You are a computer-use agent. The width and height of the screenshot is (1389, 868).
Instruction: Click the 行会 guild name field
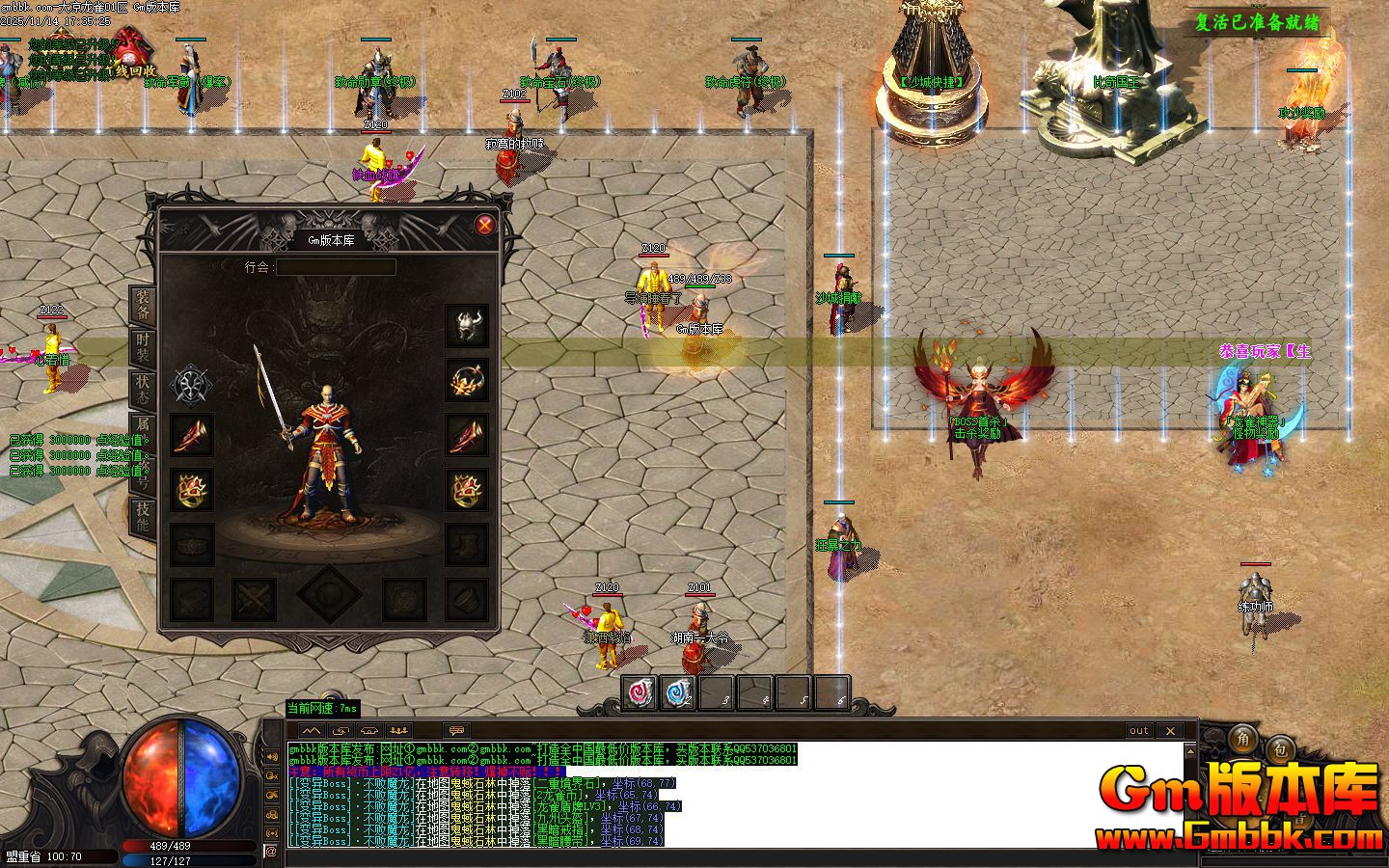(x=336, y=267)
